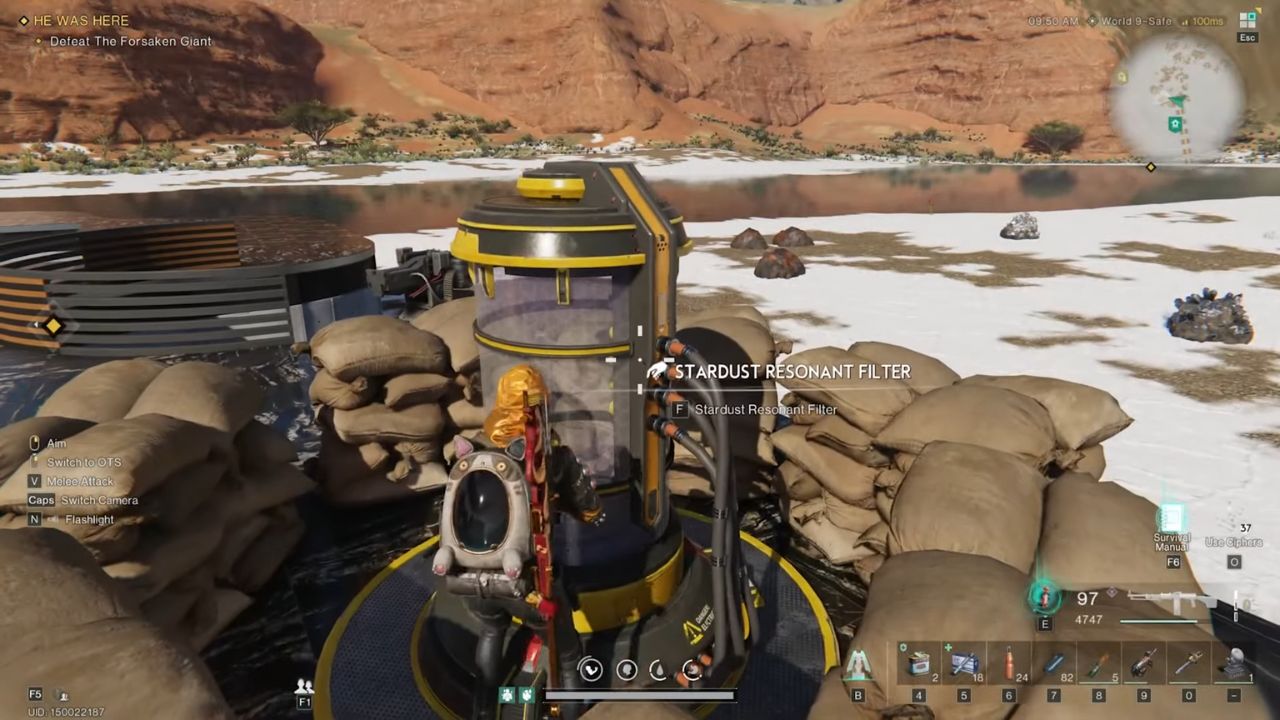Image resolution: width=1280 pixels, height=720 pixels.
Task: Open the building mode icon
Action: pos(858,663)
